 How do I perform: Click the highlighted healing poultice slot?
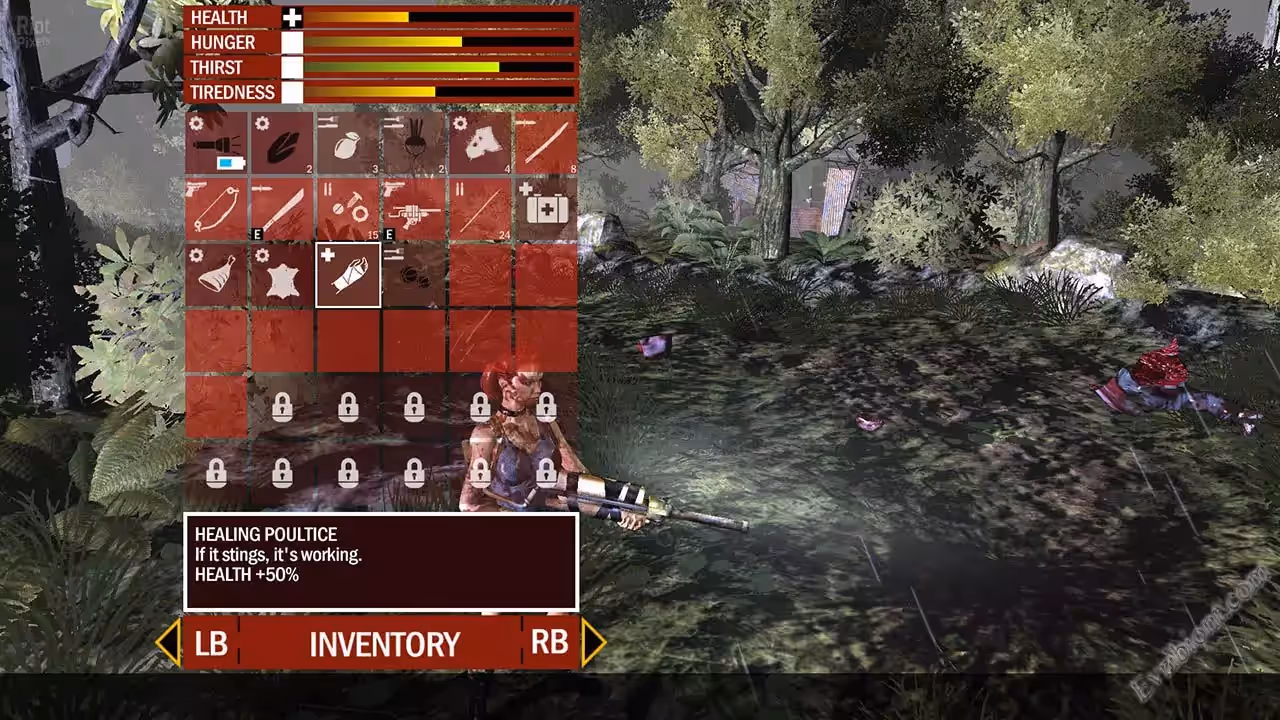(x=348, y=275)
